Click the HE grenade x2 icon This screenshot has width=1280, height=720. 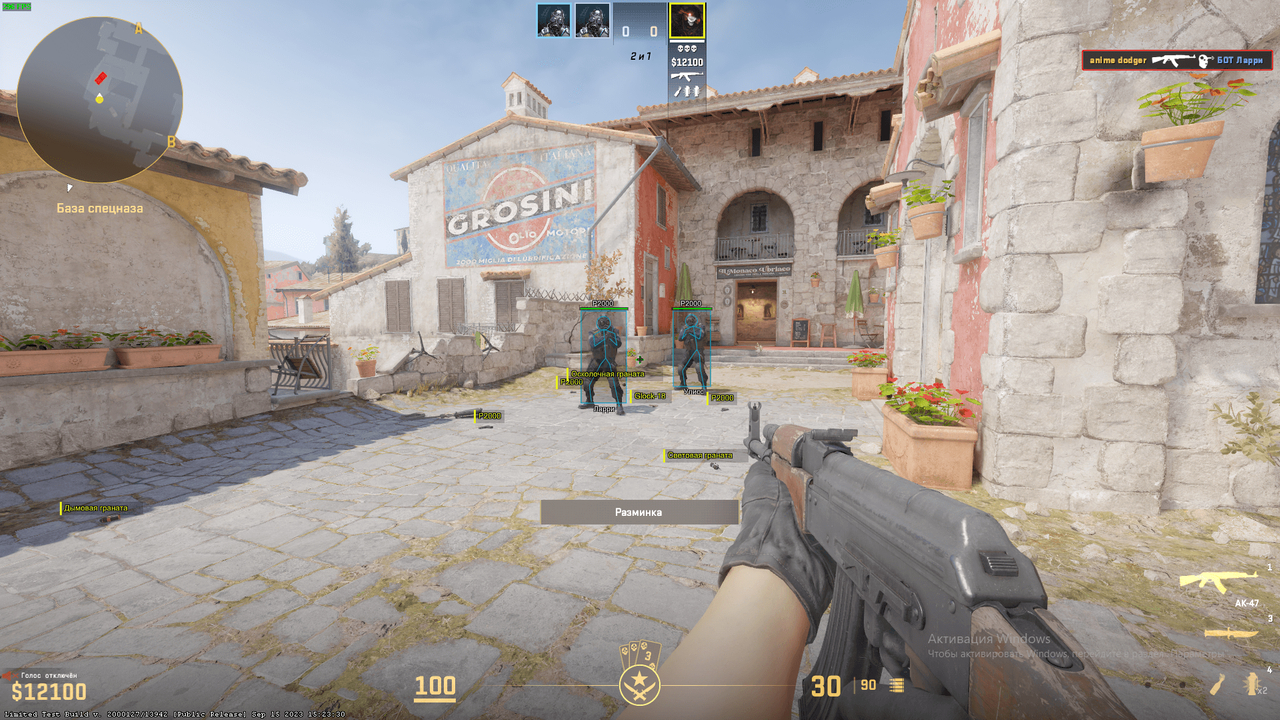pyautogui.click(x=1250, y=686)
